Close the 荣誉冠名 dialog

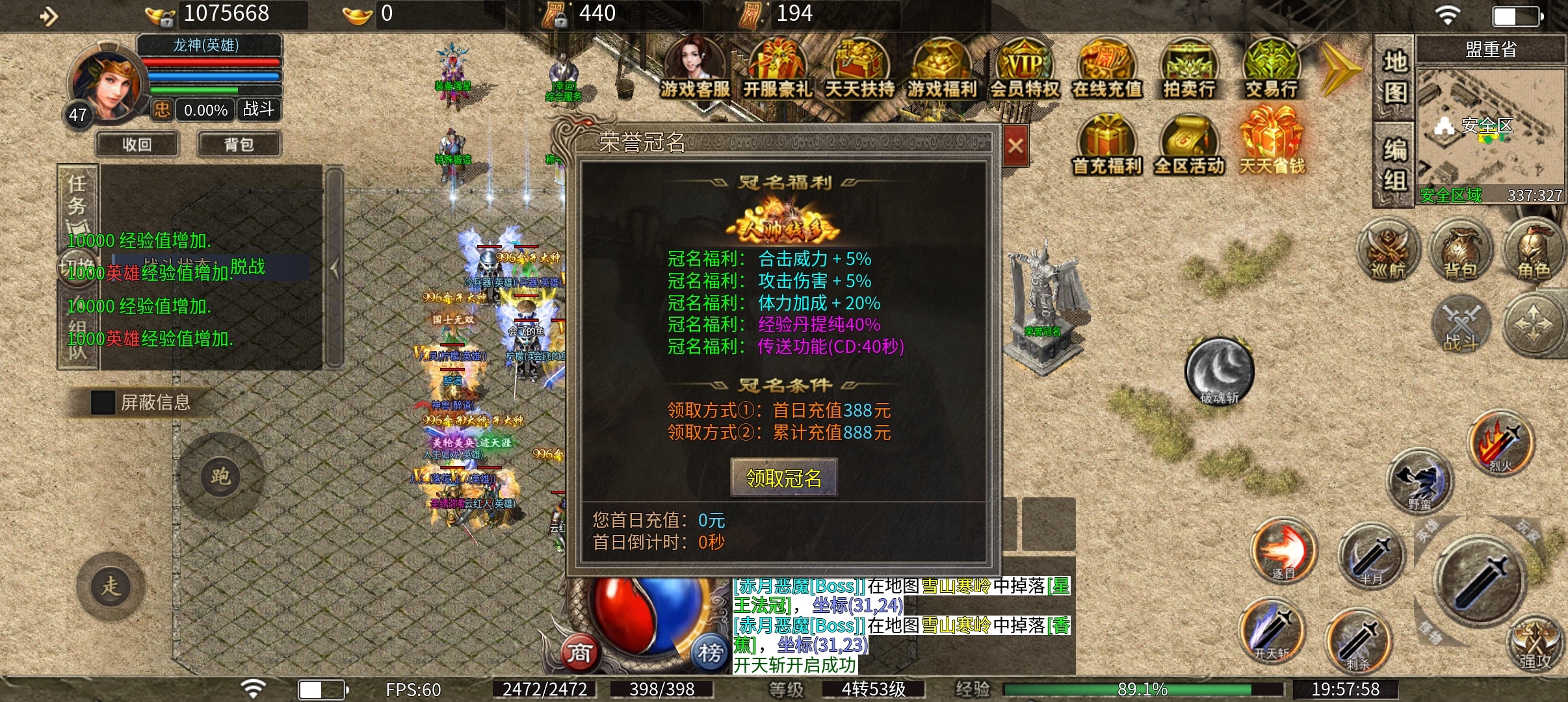pyautogui.click(x=1015, y=146)
